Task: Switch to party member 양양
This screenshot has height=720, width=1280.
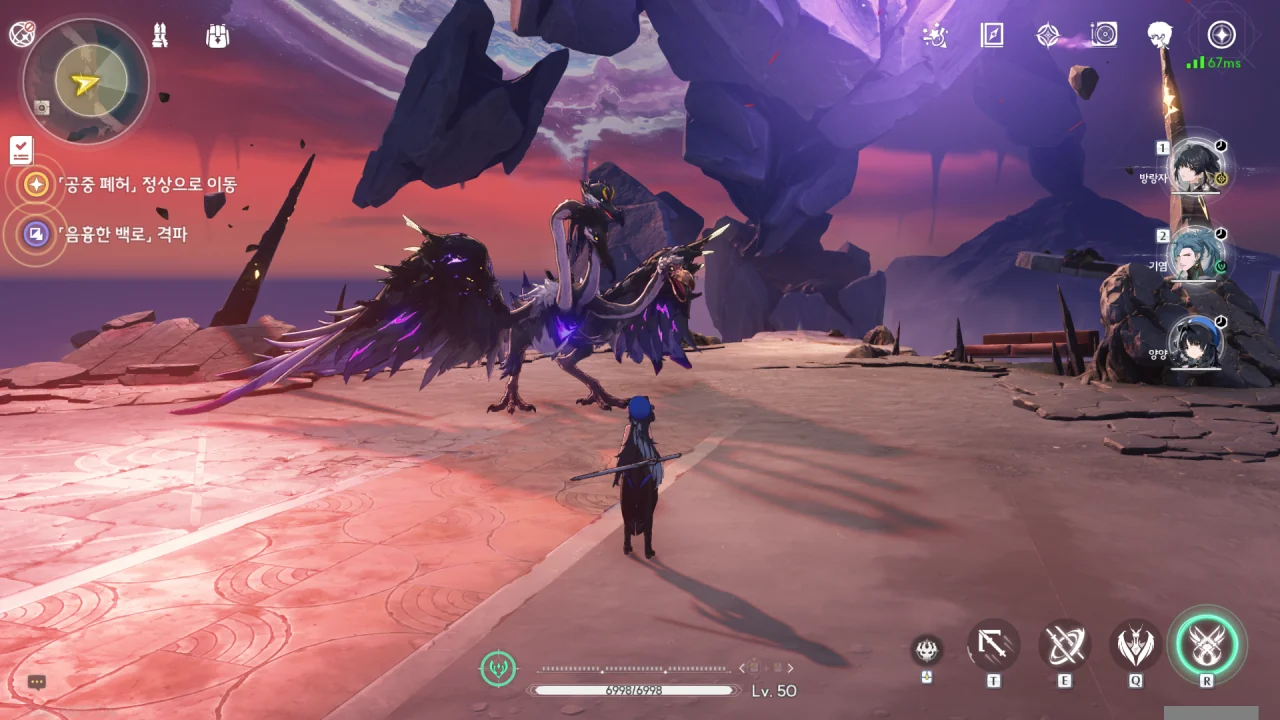Action: pyautogui.click(x=1196, y=343)
